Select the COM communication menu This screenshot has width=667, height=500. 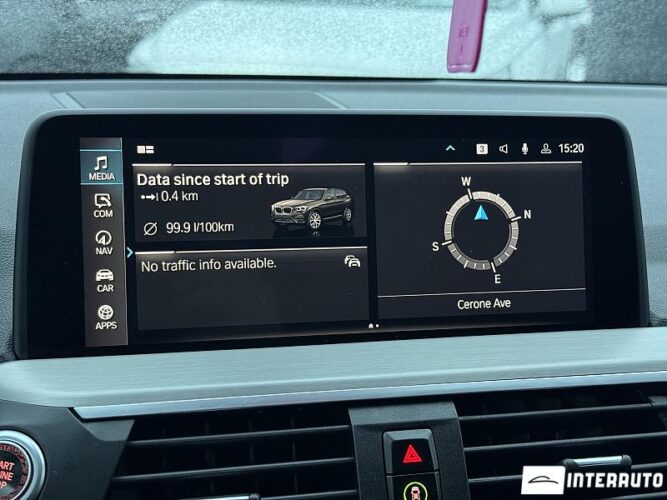point(103,205)
